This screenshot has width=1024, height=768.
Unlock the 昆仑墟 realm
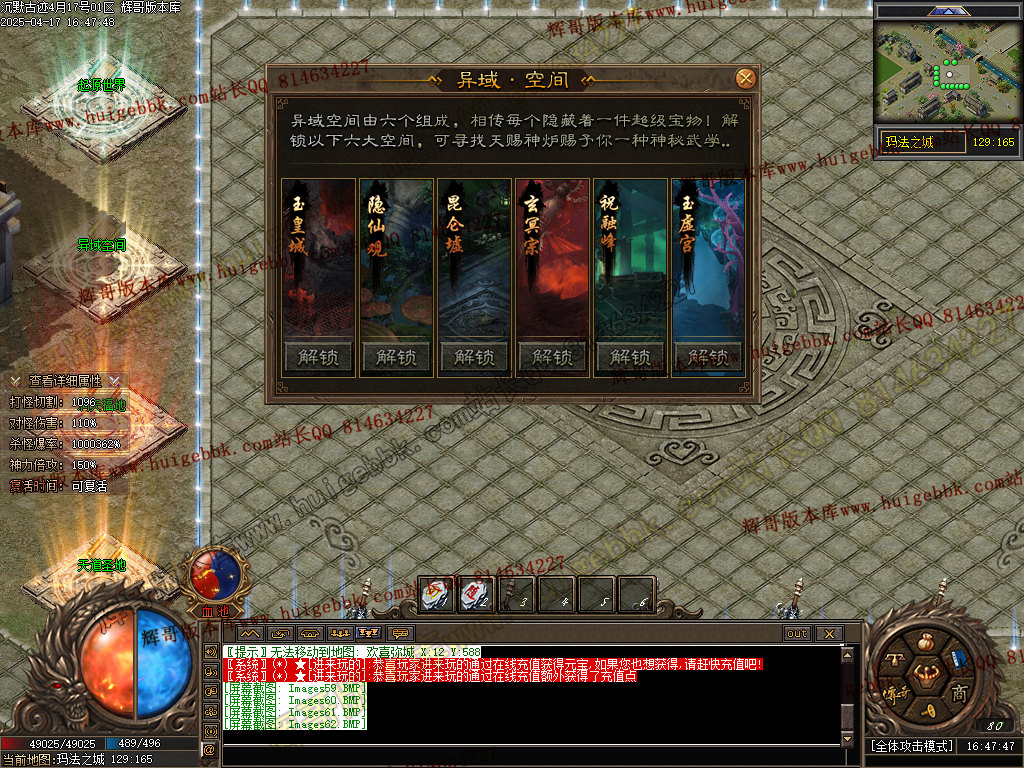tap(473, 357)
